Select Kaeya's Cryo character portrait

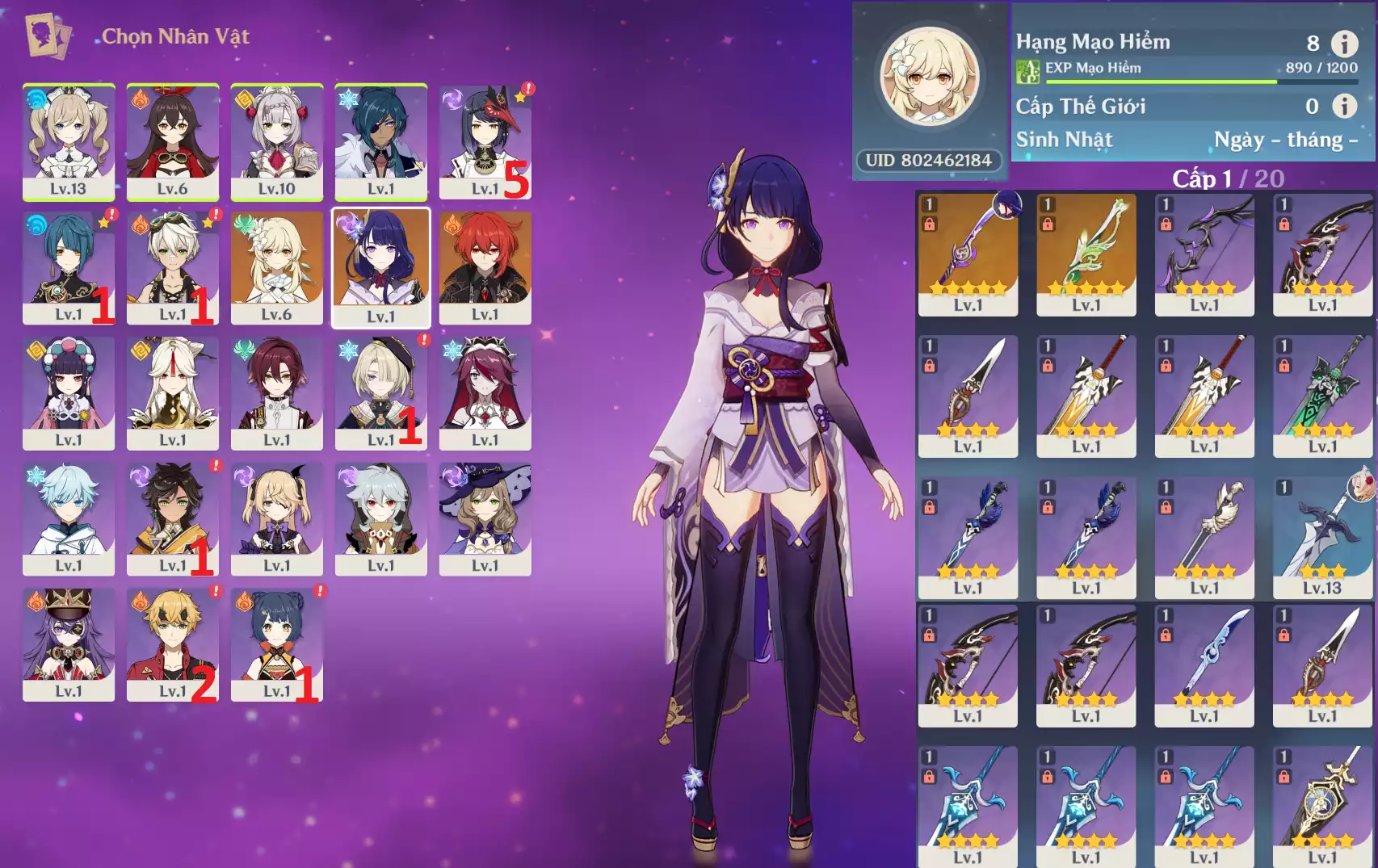pyautogui.click(x=381, y=141)
